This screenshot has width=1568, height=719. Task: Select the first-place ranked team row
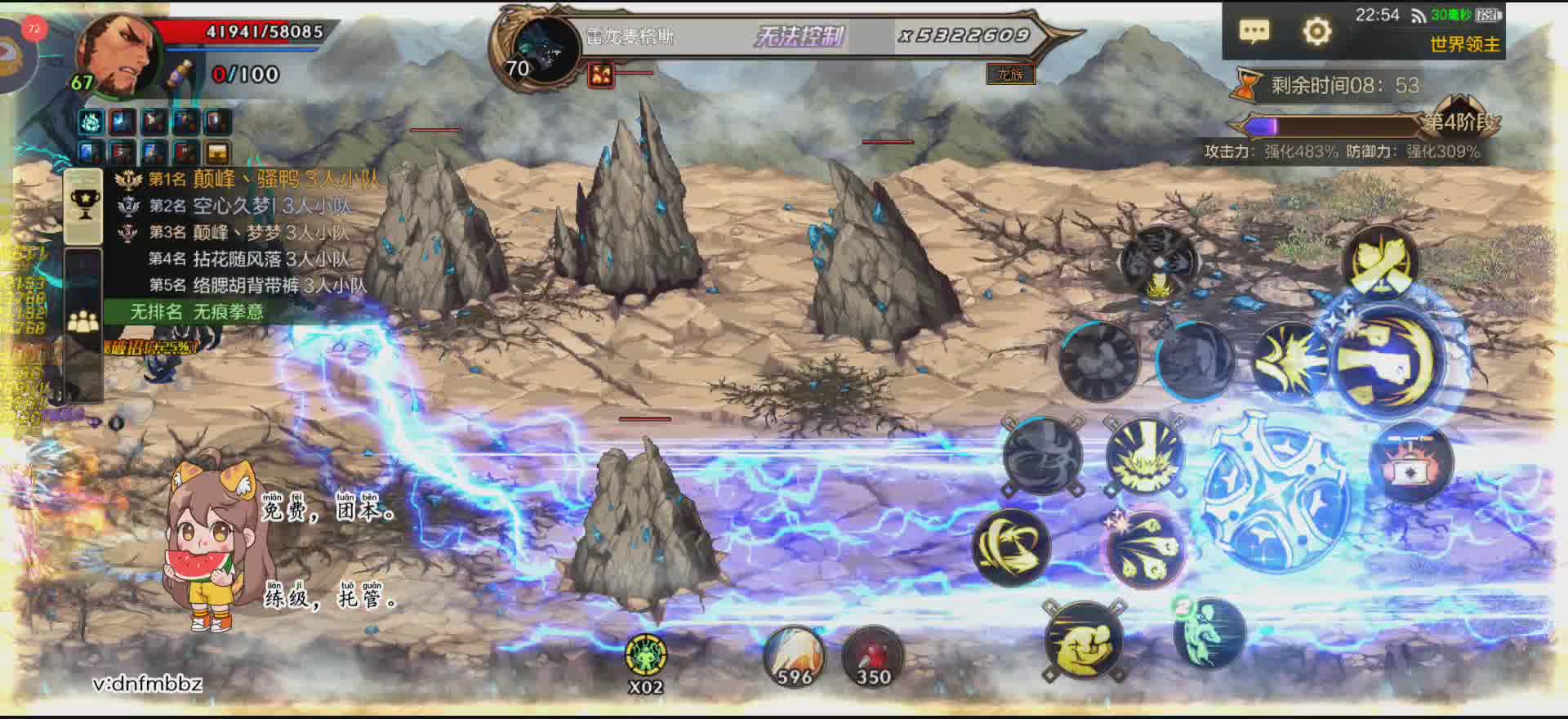pyautogui.click(x=245, y=180)
